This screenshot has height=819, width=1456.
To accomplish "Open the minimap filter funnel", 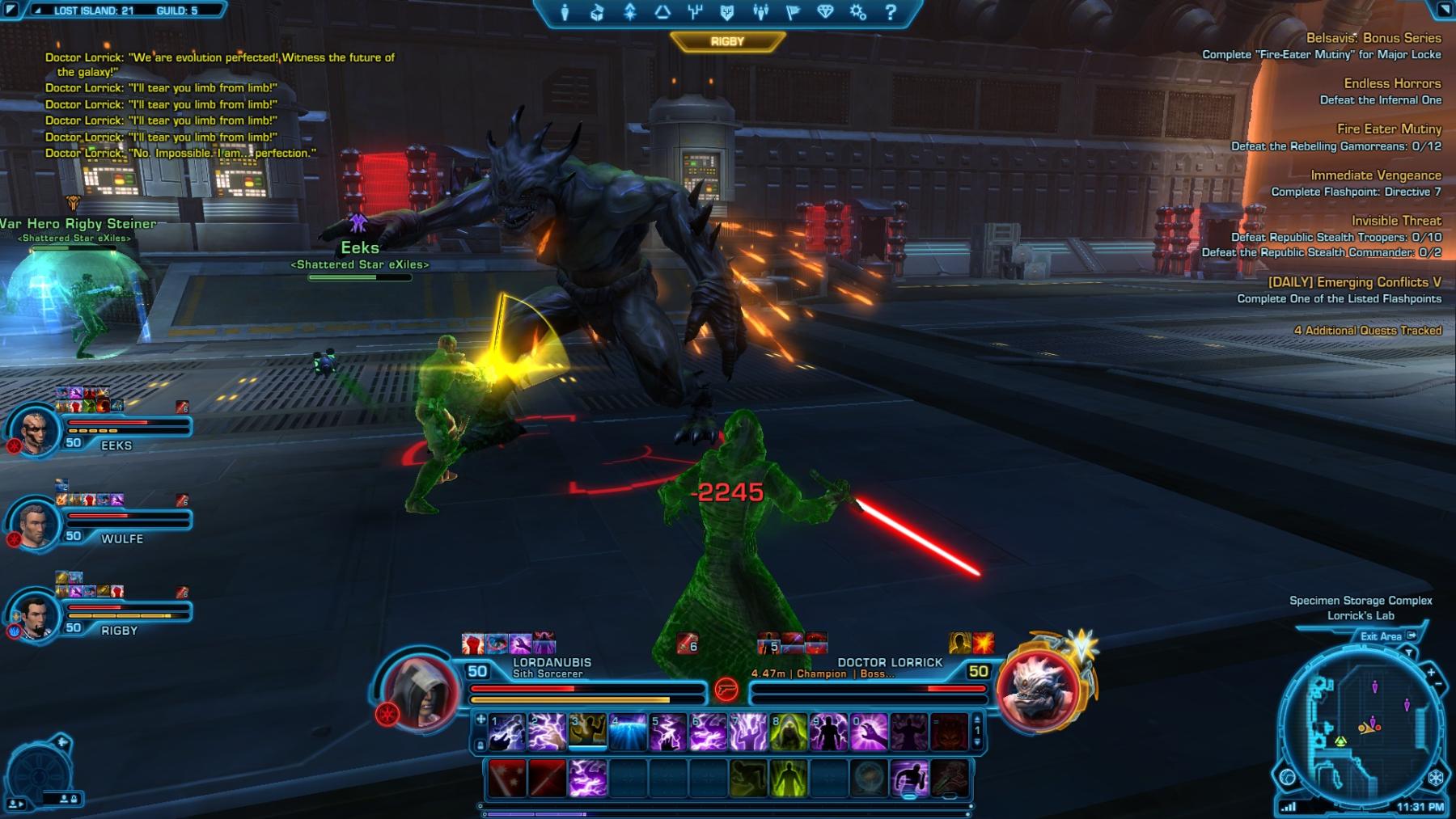I will click(x=1409, y=652).
